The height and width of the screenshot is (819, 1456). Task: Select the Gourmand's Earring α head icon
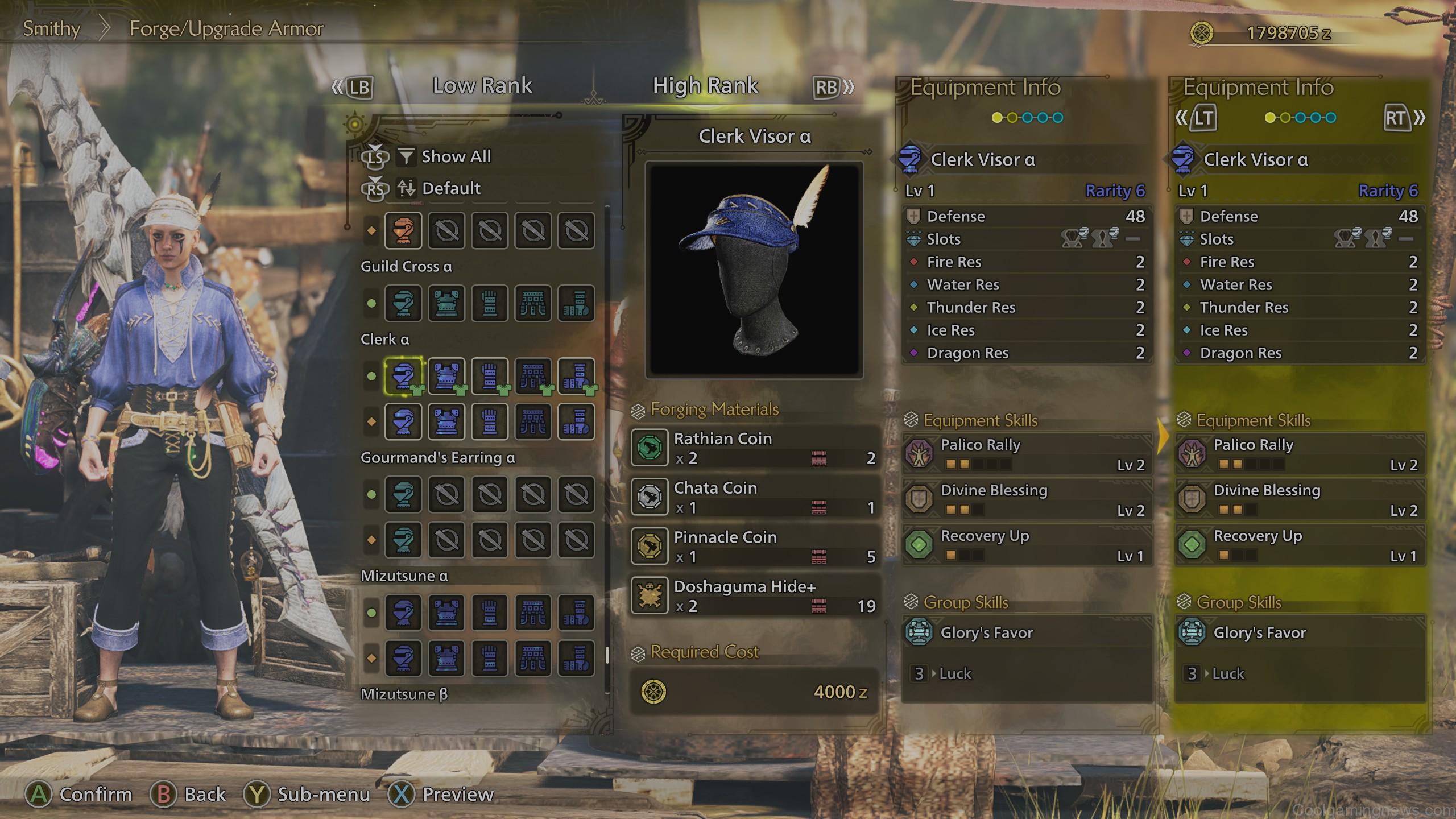point(403,495)
